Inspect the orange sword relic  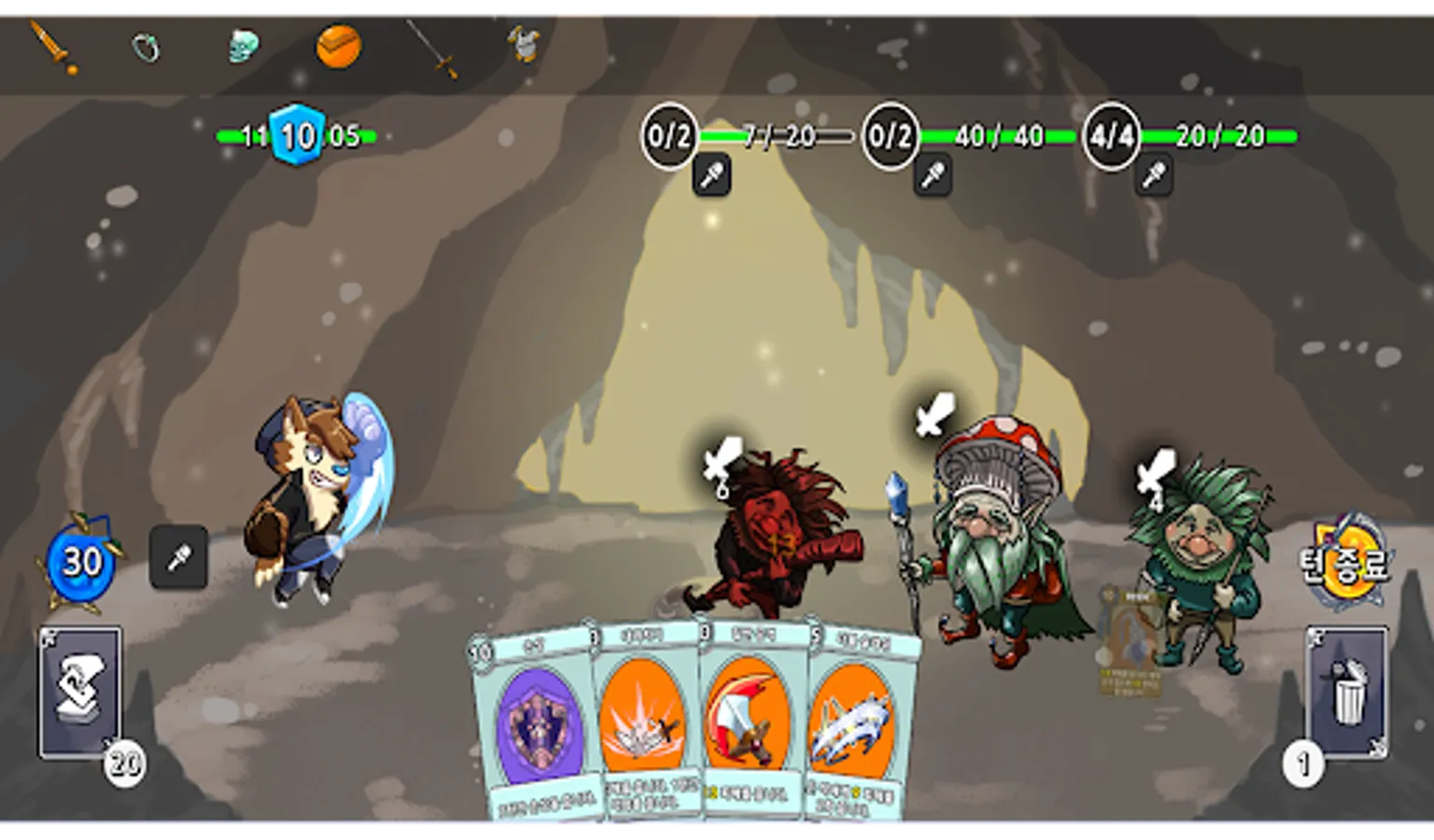[x=51, y=46]
